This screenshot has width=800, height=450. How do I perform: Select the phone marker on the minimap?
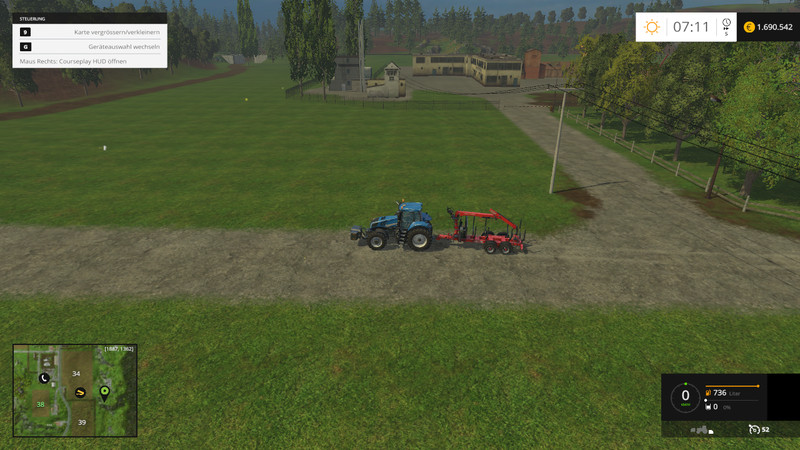(x=44, y=378)
